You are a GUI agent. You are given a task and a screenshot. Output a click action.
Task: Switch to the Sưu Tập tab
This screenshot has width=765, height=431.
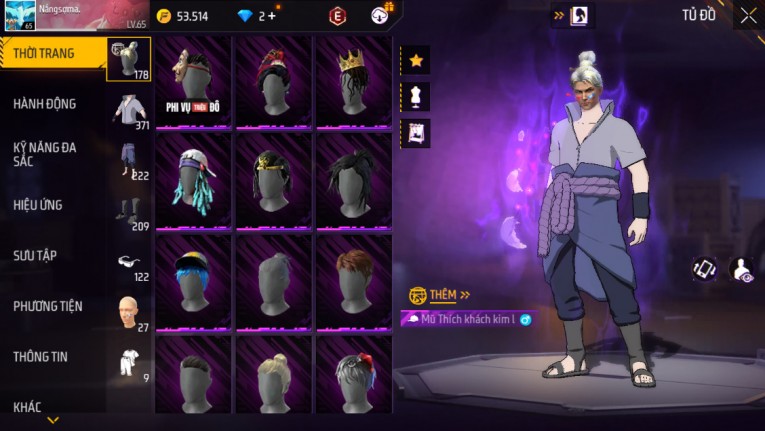pyautogui.click(x=35, y=256)
